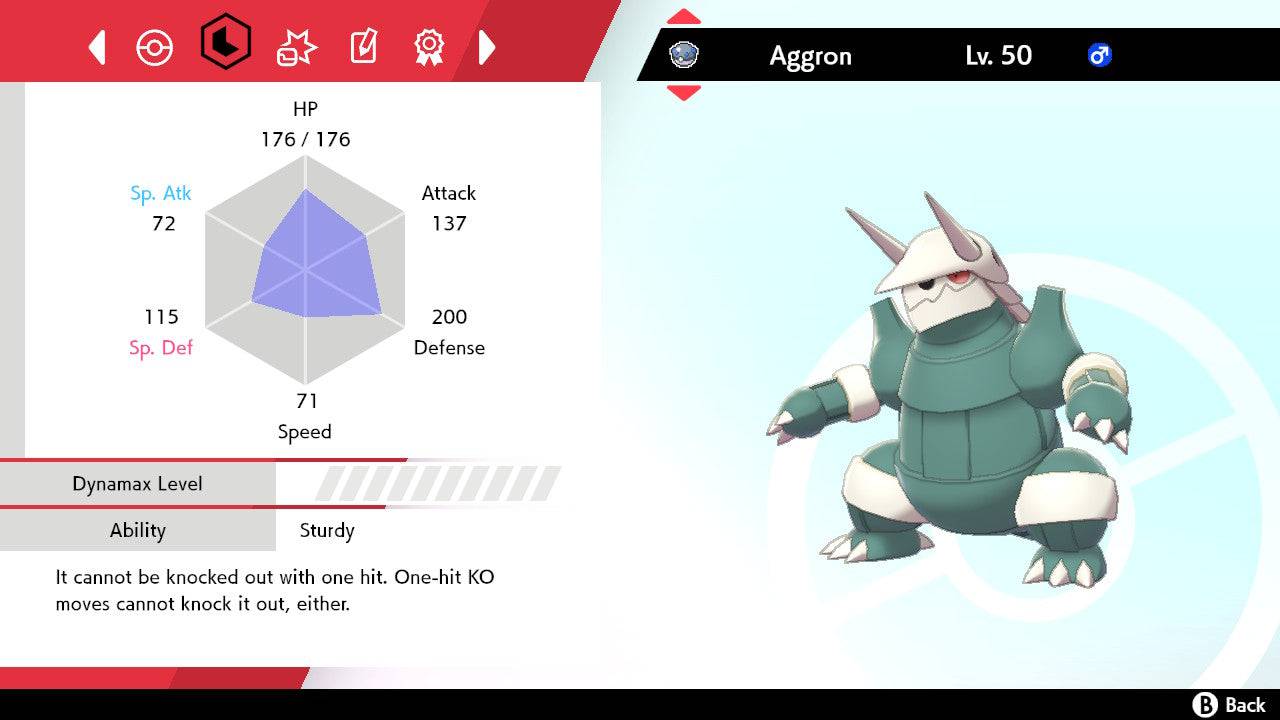Click the left arrow to view previous page
The image size is (1280, 720).
(96, 46)
